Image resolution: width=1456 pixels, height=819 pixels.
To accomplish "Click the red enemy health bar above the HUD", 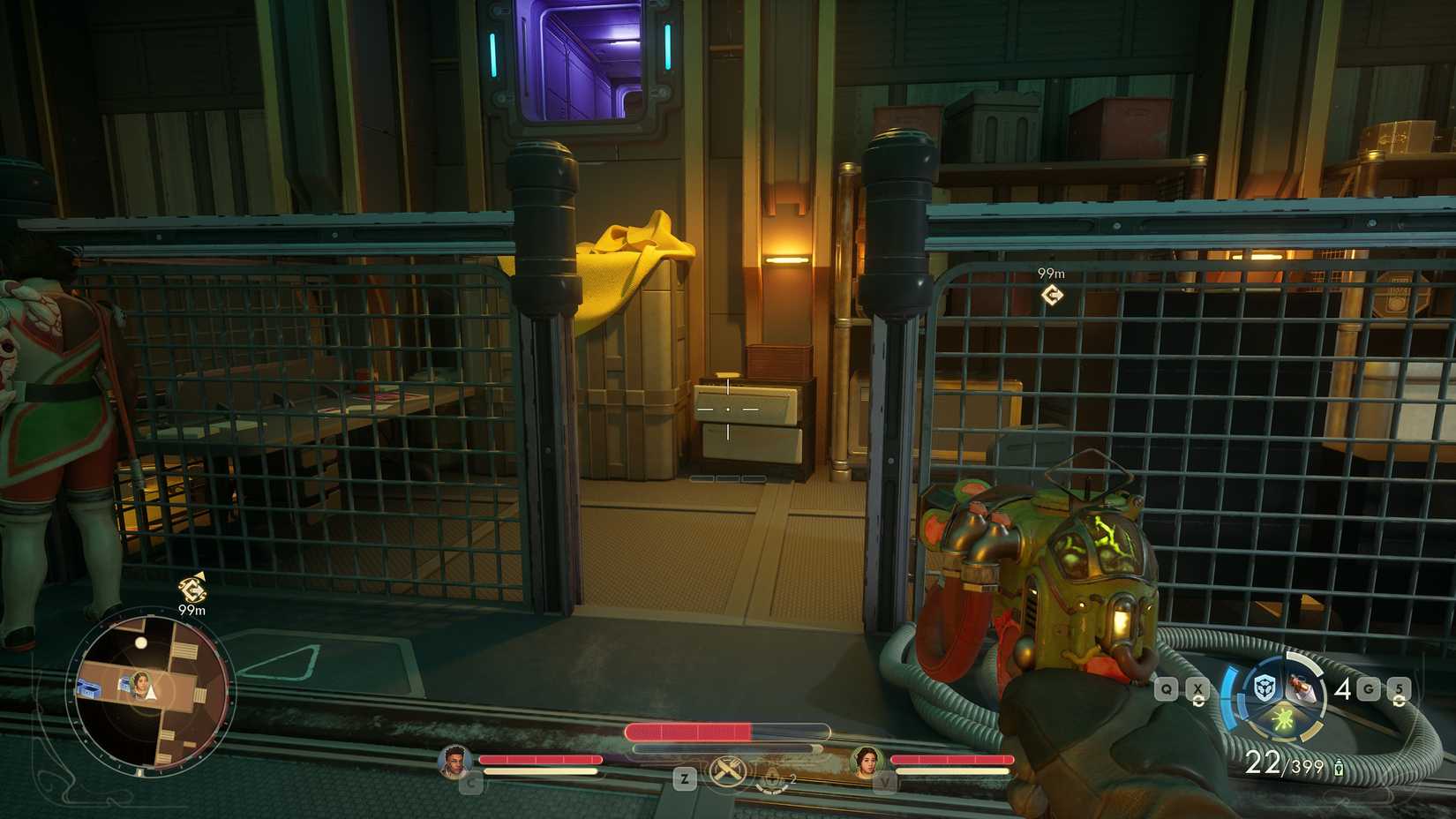I will click(691, 733).
